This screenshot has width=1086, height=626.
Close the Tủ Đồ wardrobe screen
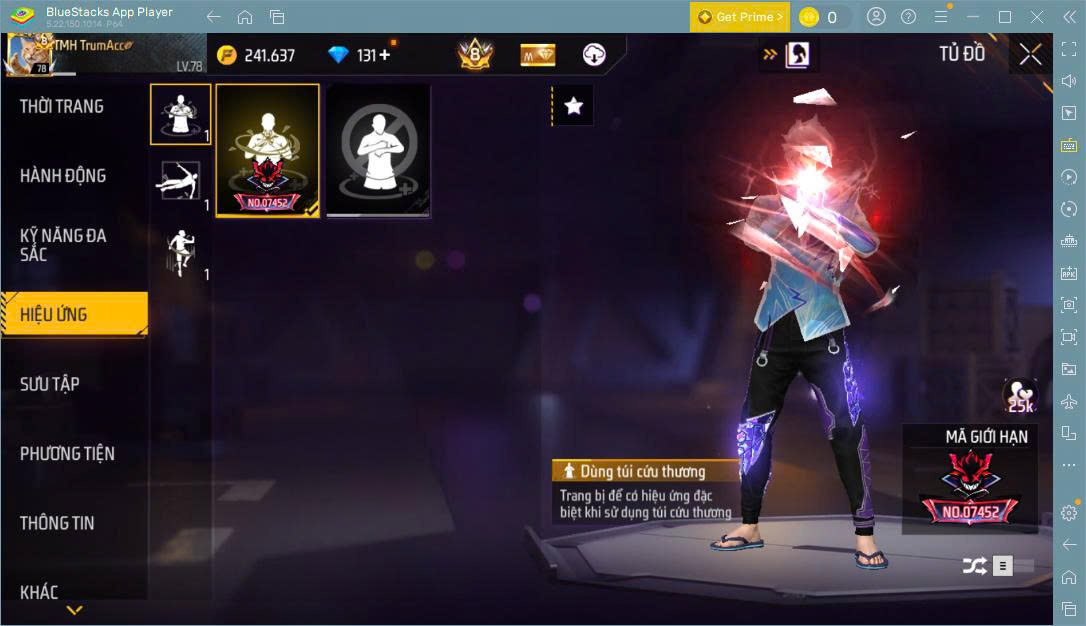click(1030, 55)
